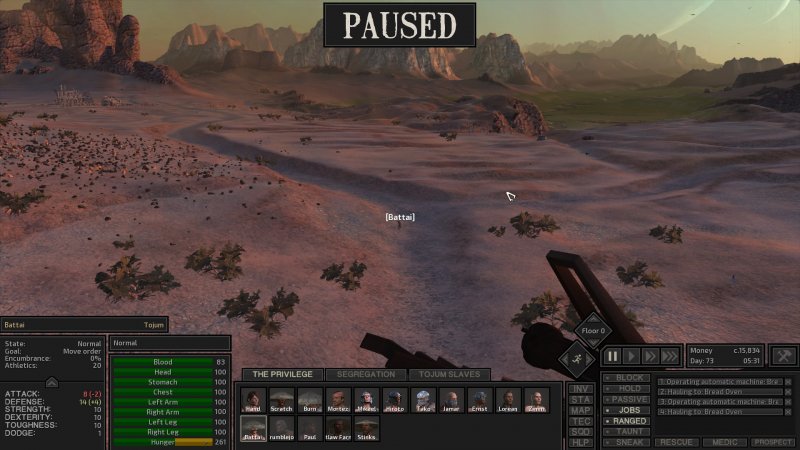800x450 pixels.
Task: Select Hiroto's character portrait
Action: click(x=395, y=402)
